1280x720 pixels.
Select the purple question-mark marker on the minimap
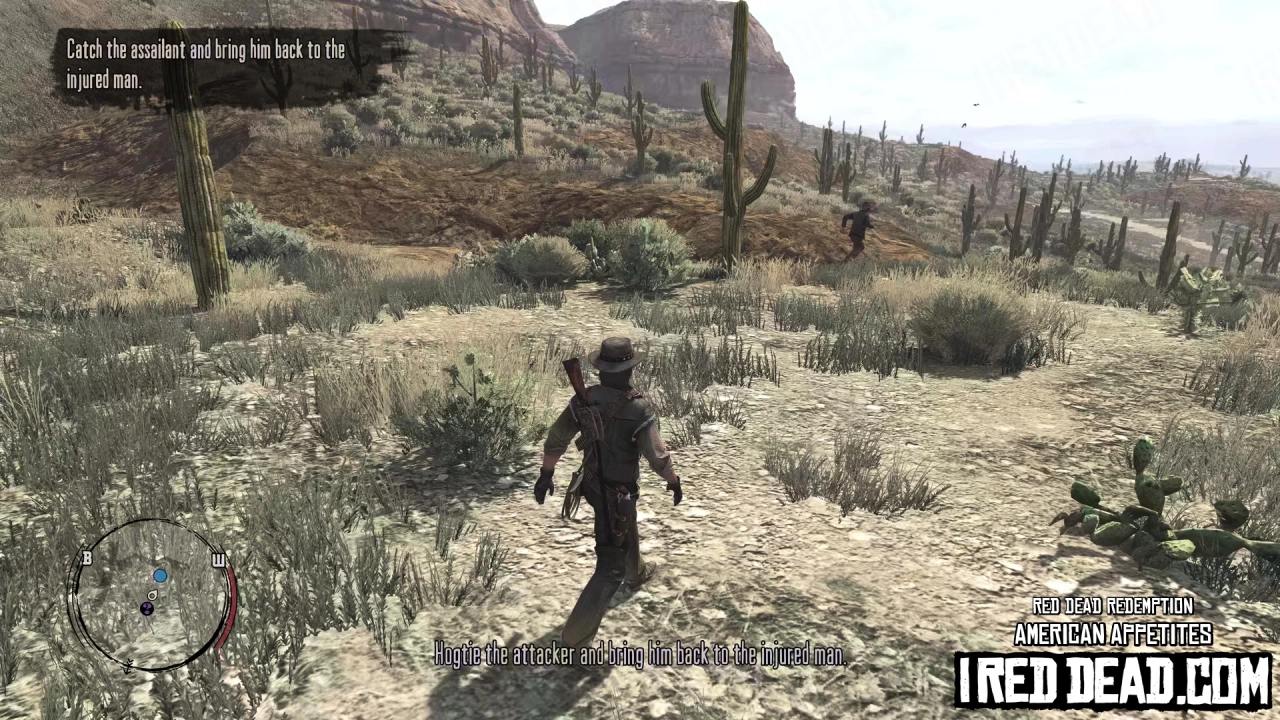[147, 608]
